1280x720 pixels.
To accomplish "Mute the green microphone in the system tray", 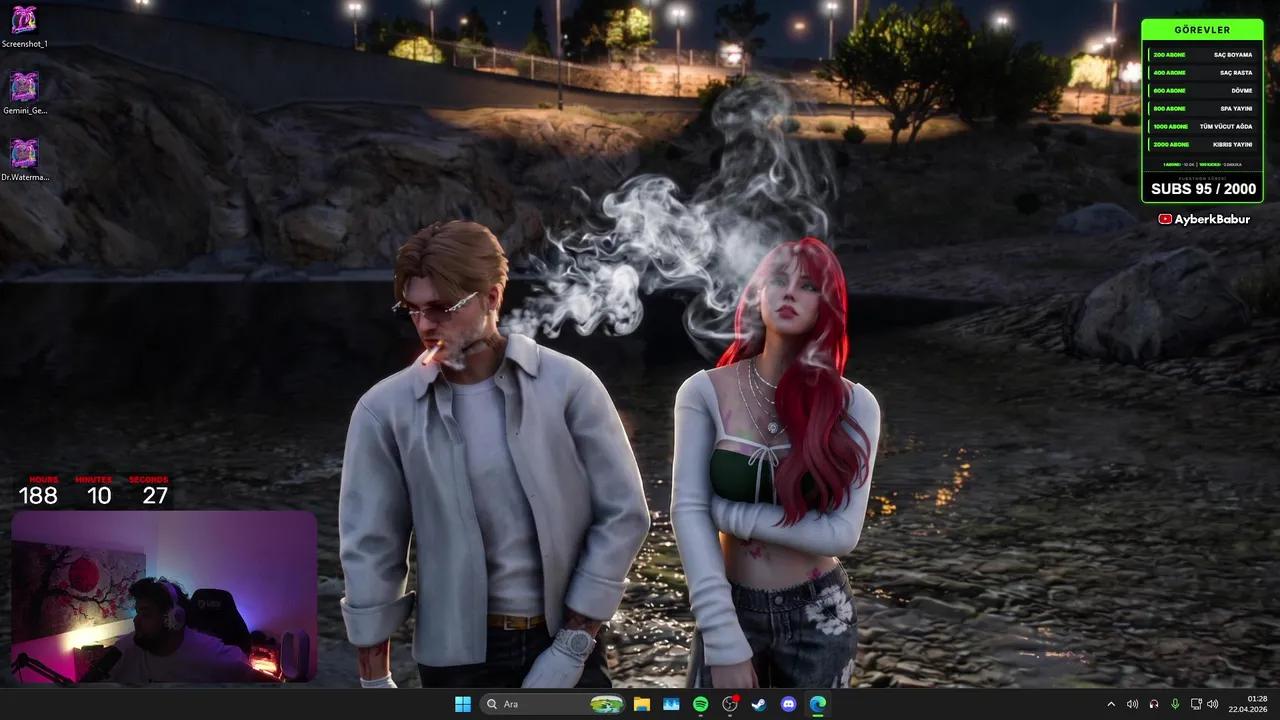I will pyautogui.click(x=1174, y=704).
